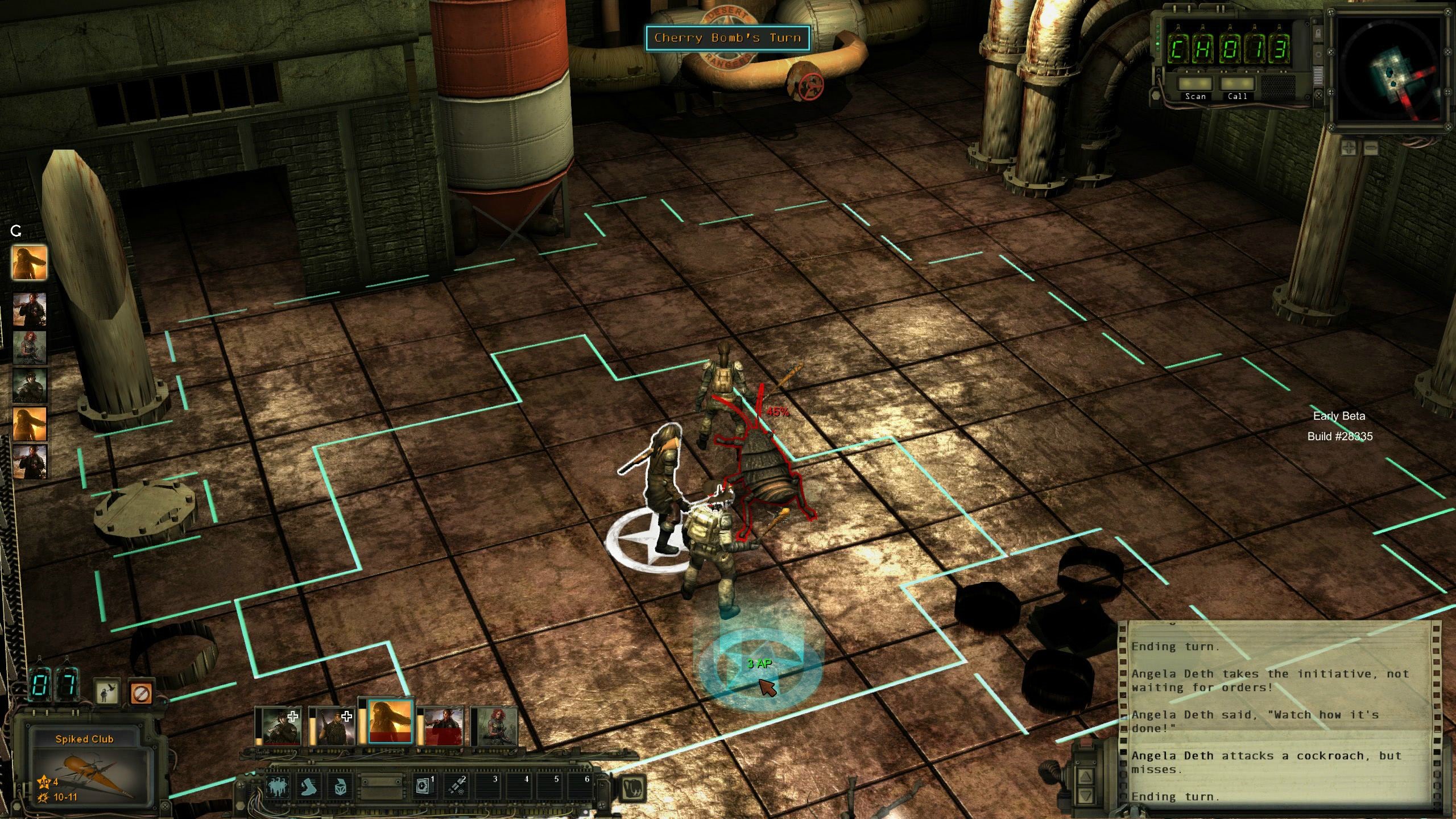Click the select-all-squad group icon
This screenshot has height=819, width=1456.
click(278, 787)
